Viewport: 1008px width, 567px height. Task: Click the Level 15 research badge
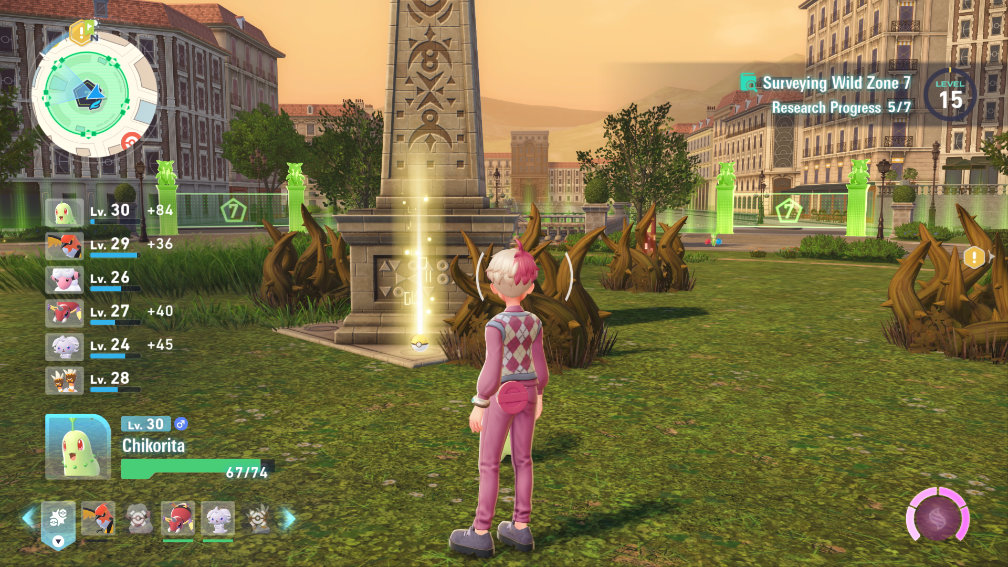pyautogui.click(x=950, y=97)
